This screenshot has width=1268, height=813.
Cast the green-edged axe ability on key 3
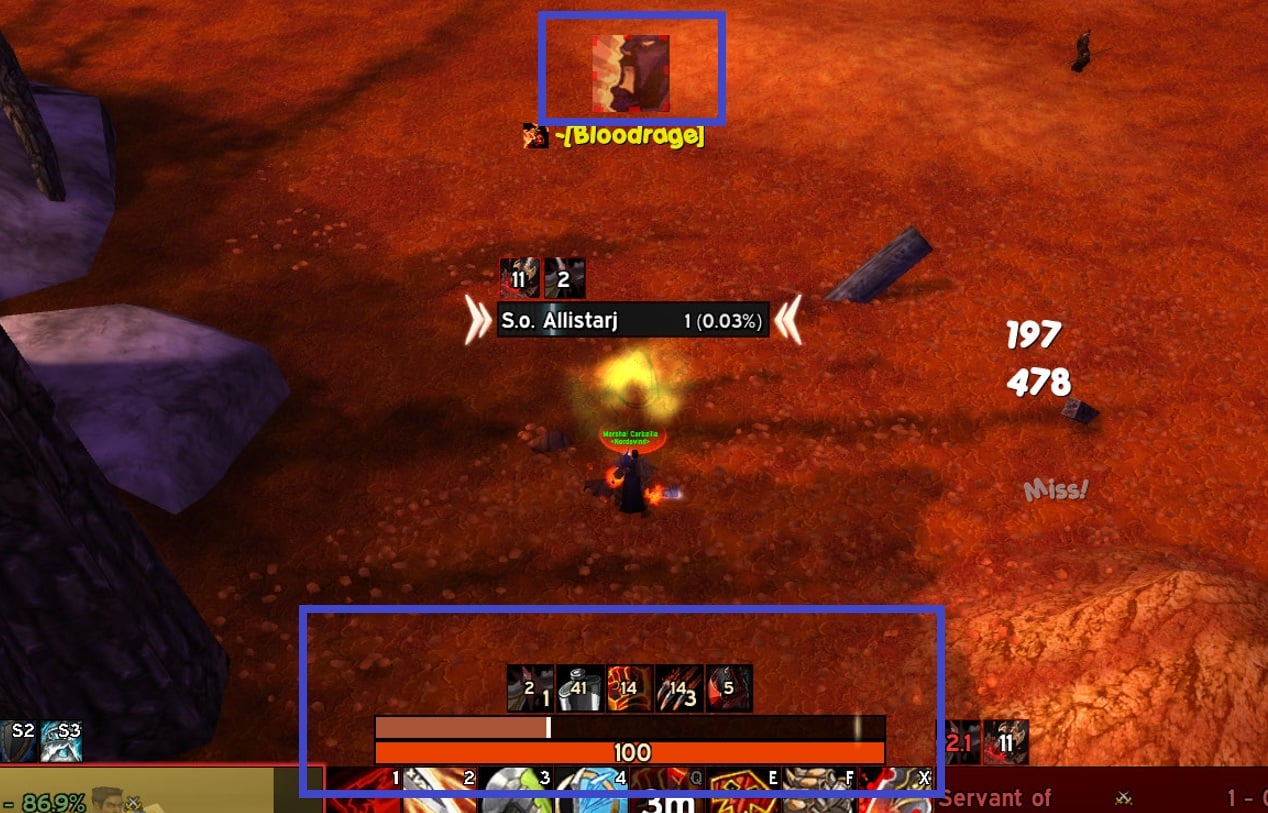click(x=516, y=792)
